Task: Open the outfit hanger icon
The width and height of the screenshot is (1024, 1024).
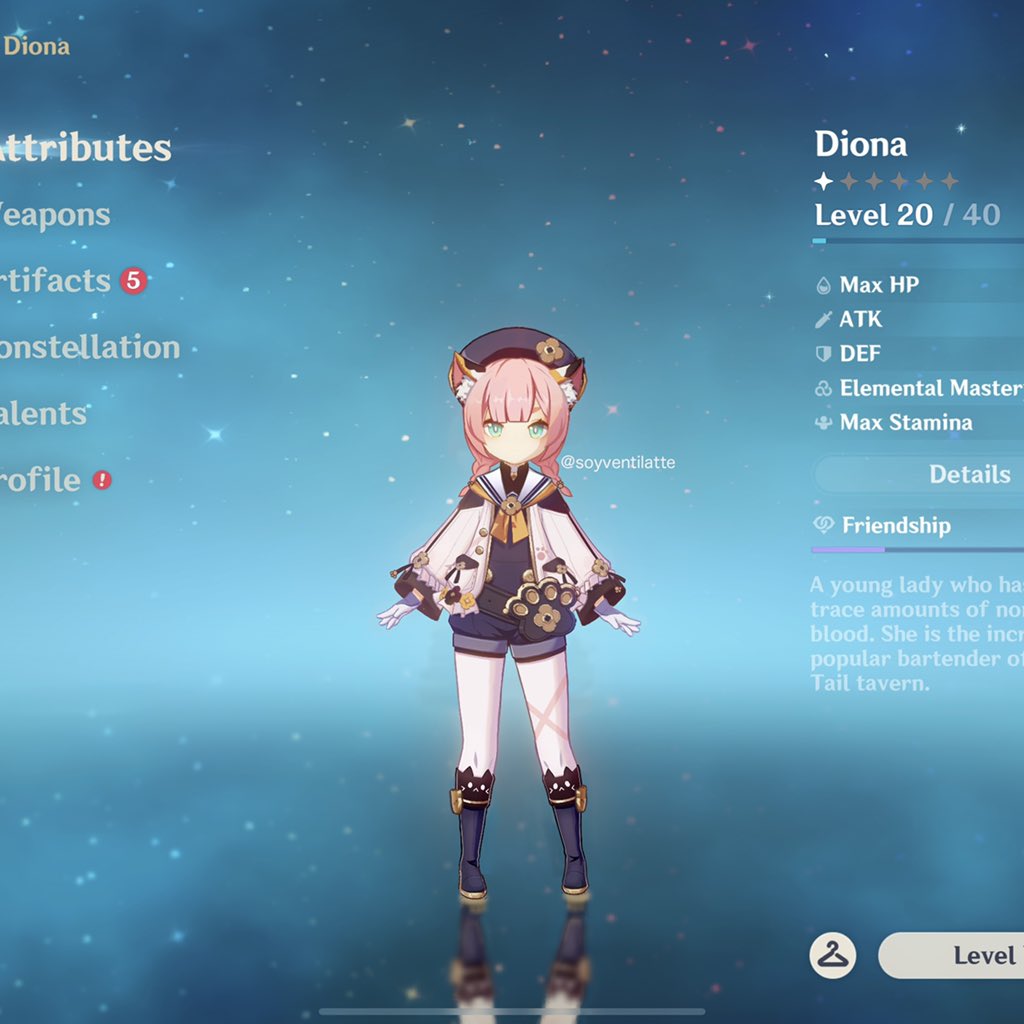Action: click(832, 955)
